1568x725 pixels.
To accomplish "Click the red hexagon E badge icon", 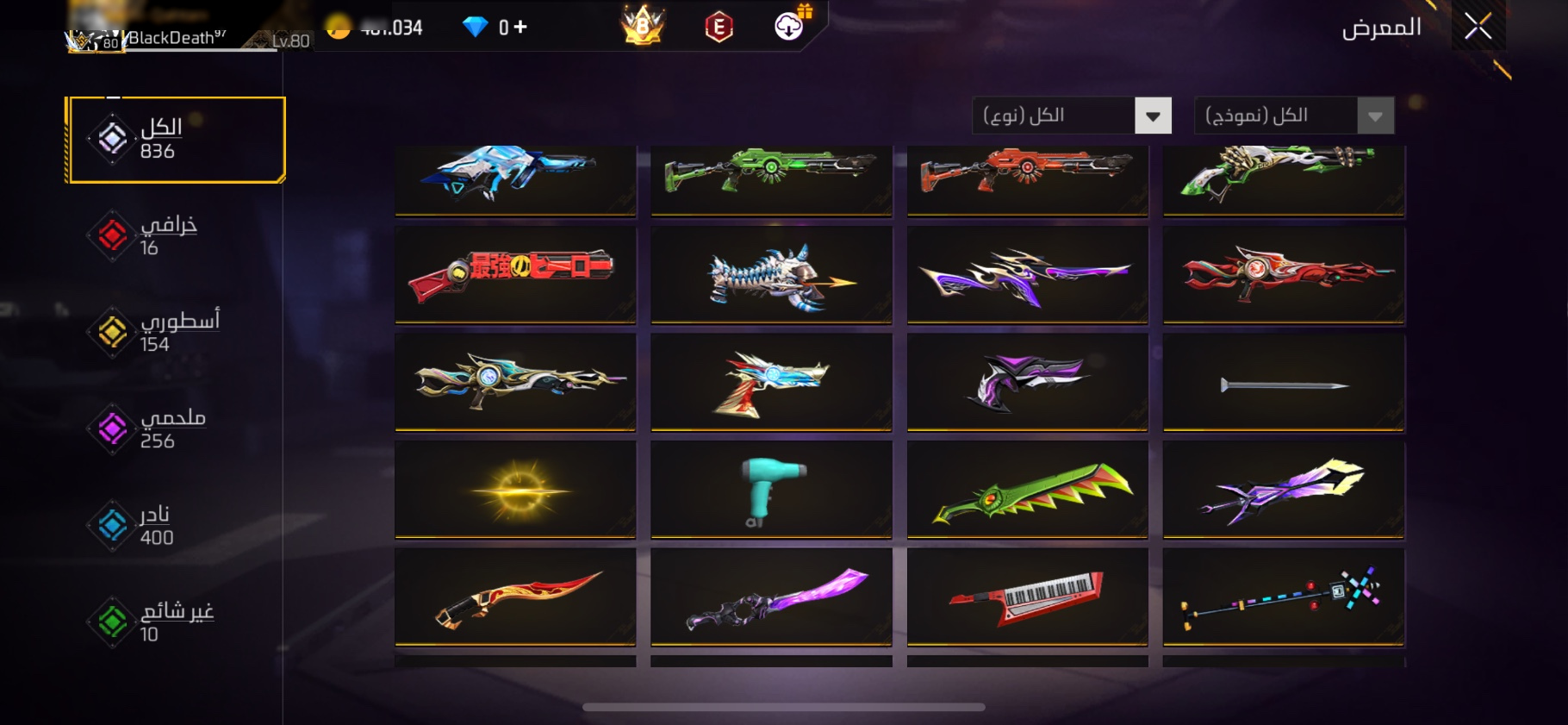I will pyautogui.click(x=719, y=28).
